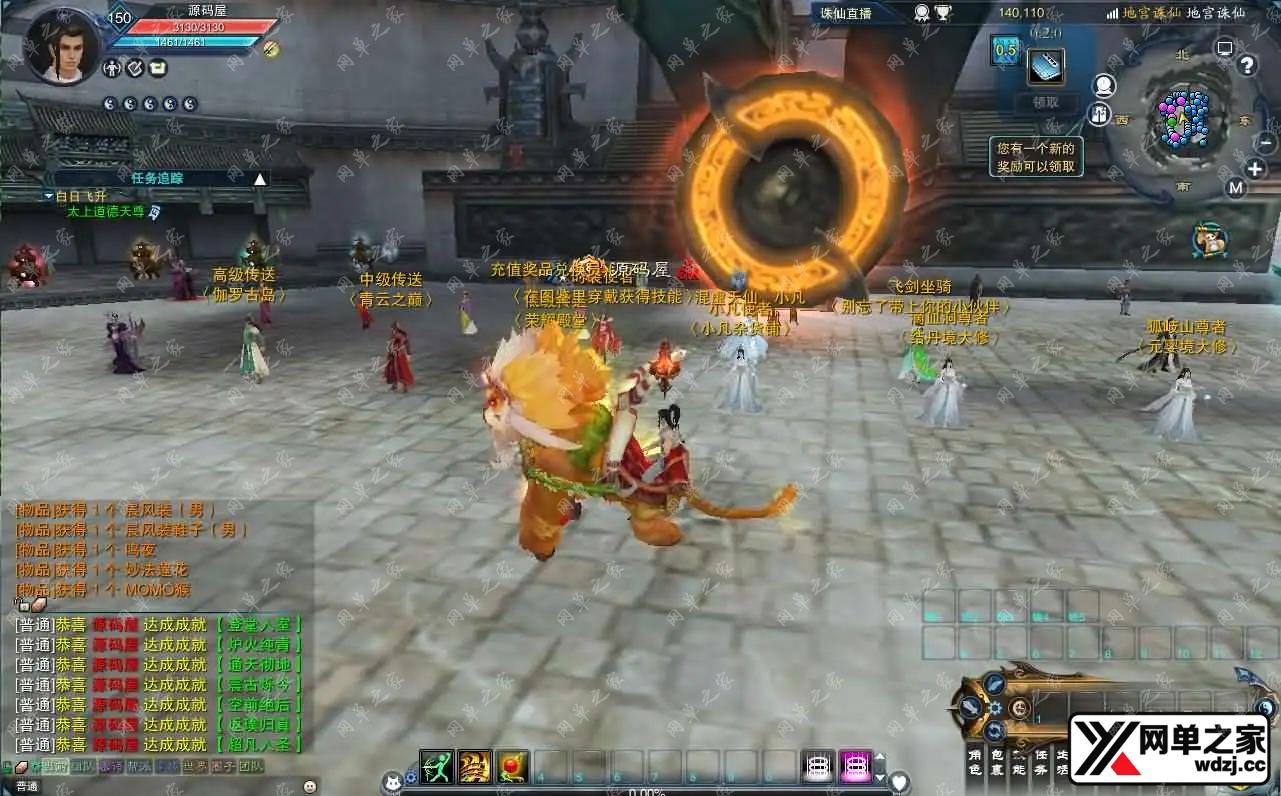Claim the reward with the 领取 button
Viewport: 1281px width, 796px height.
(x=1045, y=102)
